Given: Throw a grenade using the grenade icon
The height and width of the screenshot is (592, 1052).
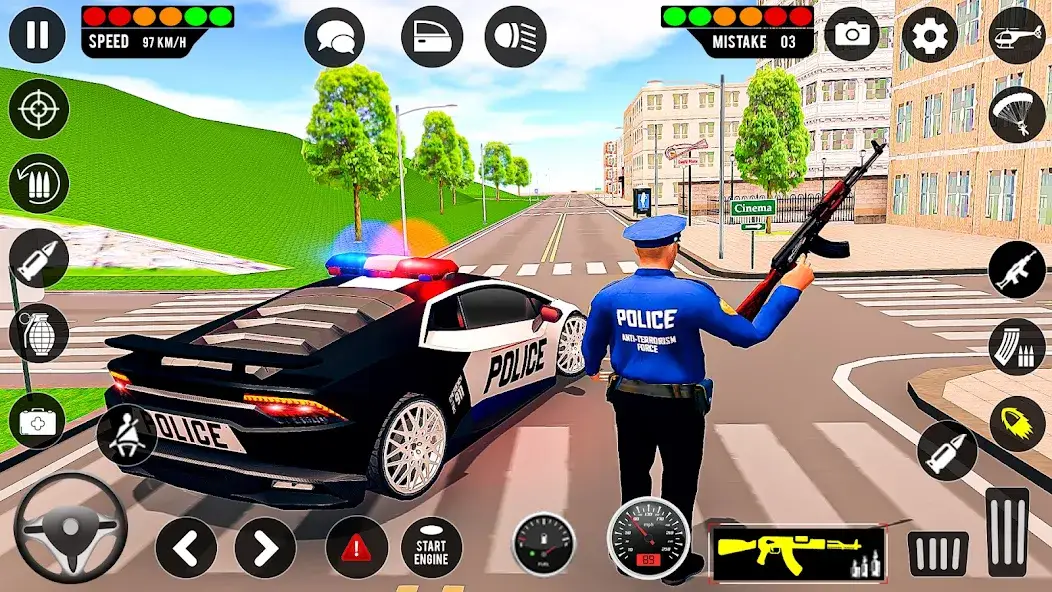Looking at the screenshot, I should (x=38, y=333).
